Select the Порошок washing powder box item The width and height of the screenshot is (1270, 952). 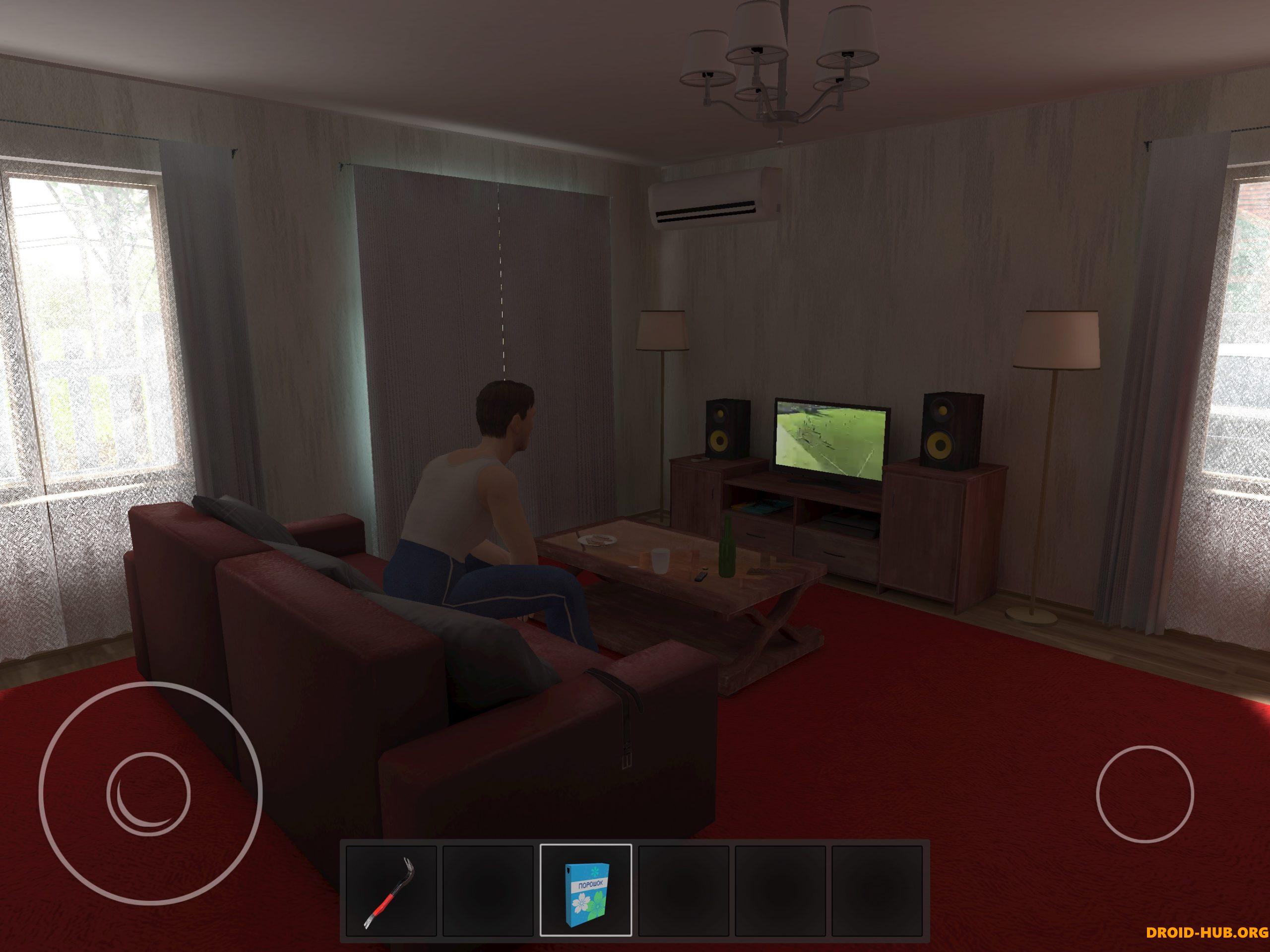click(x=587, y=891)
